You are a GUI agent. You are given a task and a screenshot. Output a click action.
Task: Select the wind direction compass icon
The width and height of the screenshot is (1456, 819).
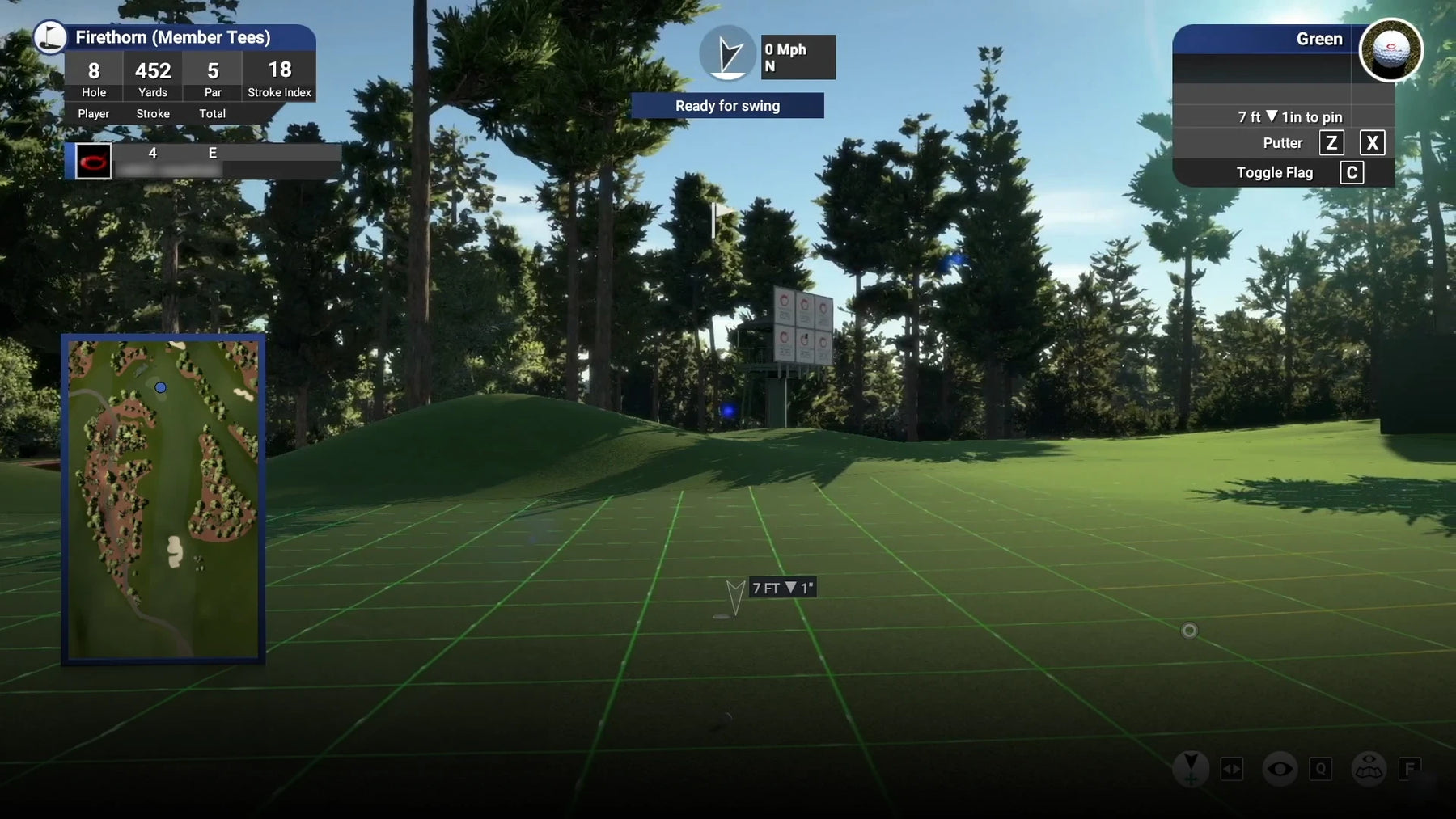(x=727, y=54)
